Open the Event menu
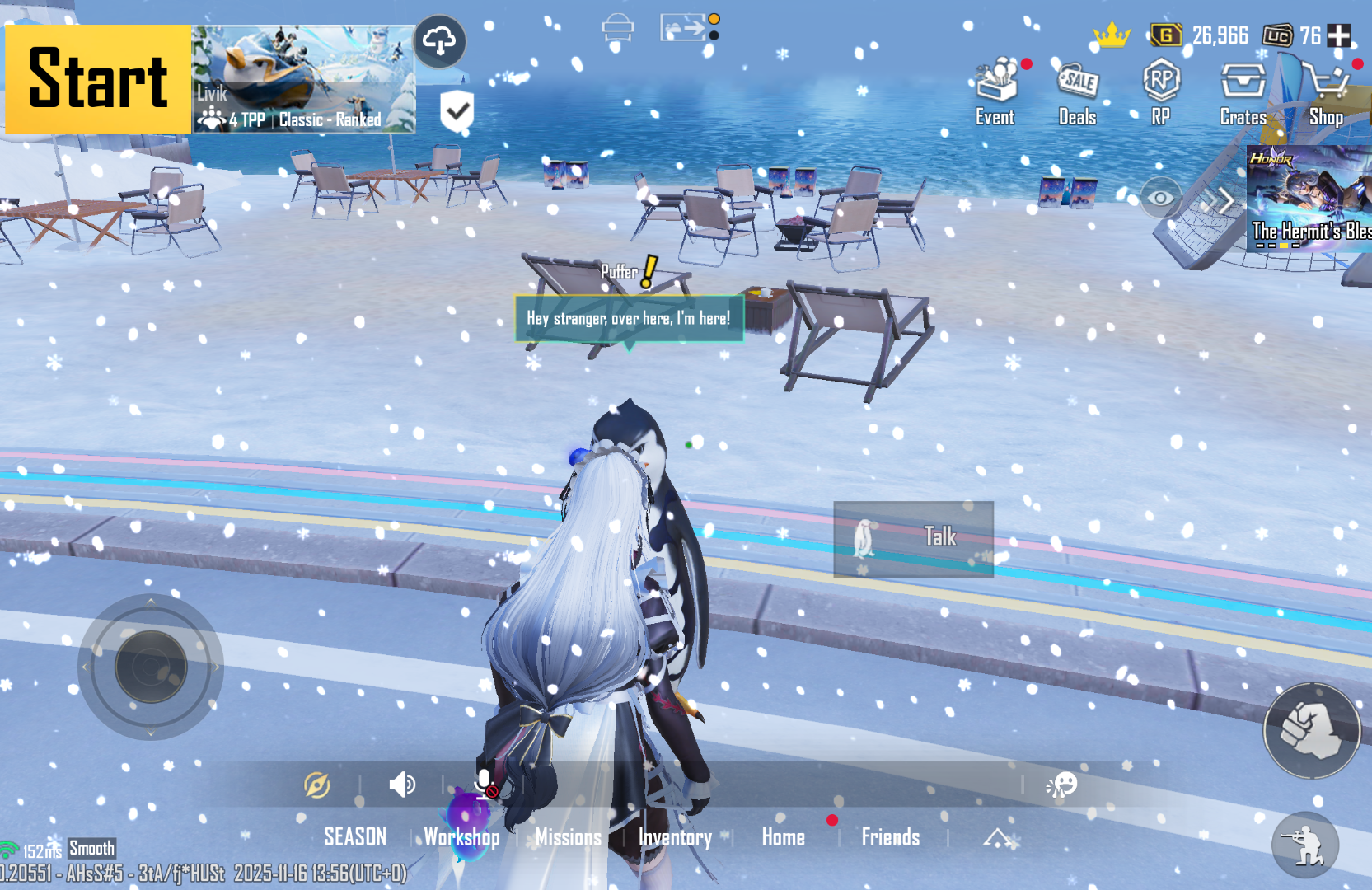The height and width of the screenshot is (890, 1372). point(995,92)
